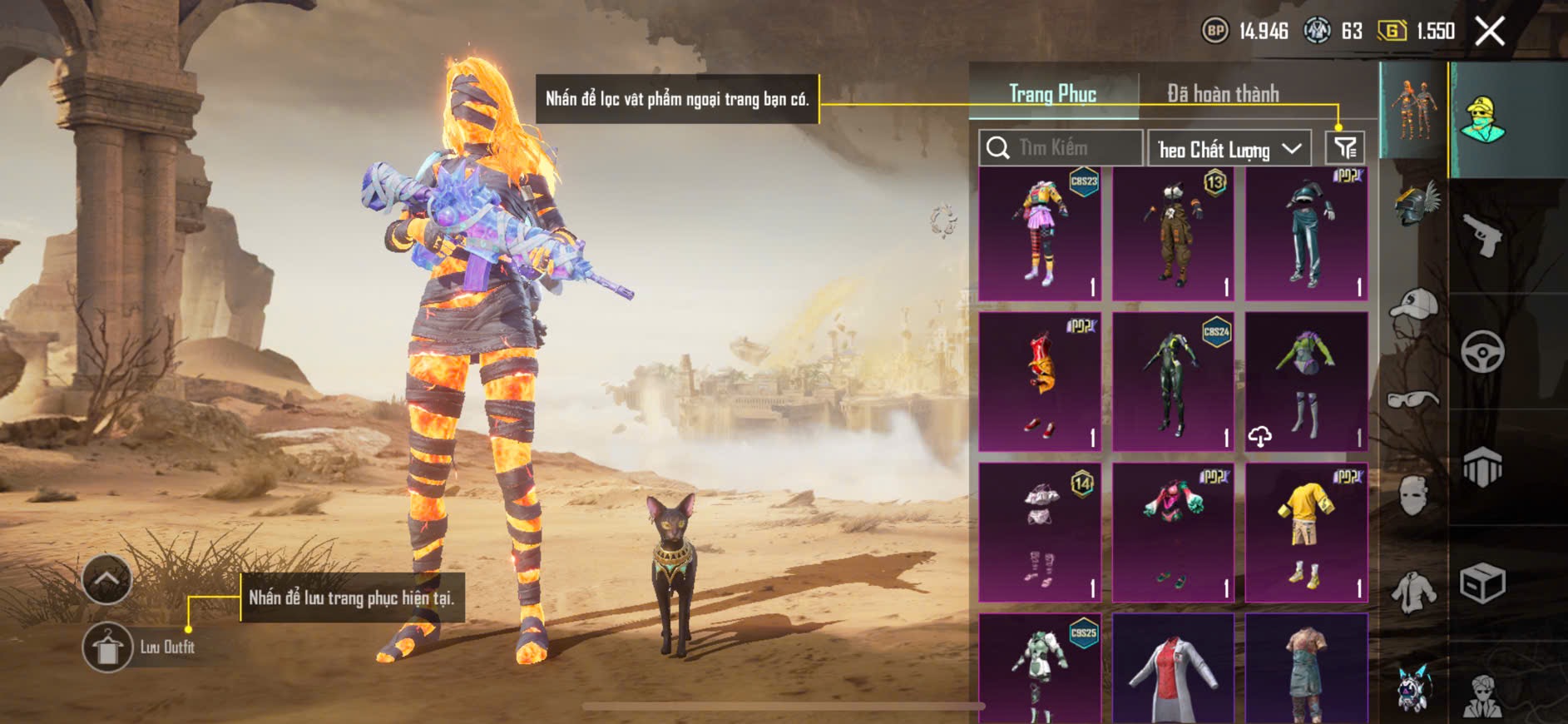Select the C8S23 pink skirt outfit
This screenshot has height=724, width=1568.
(x=1040, y=234)
